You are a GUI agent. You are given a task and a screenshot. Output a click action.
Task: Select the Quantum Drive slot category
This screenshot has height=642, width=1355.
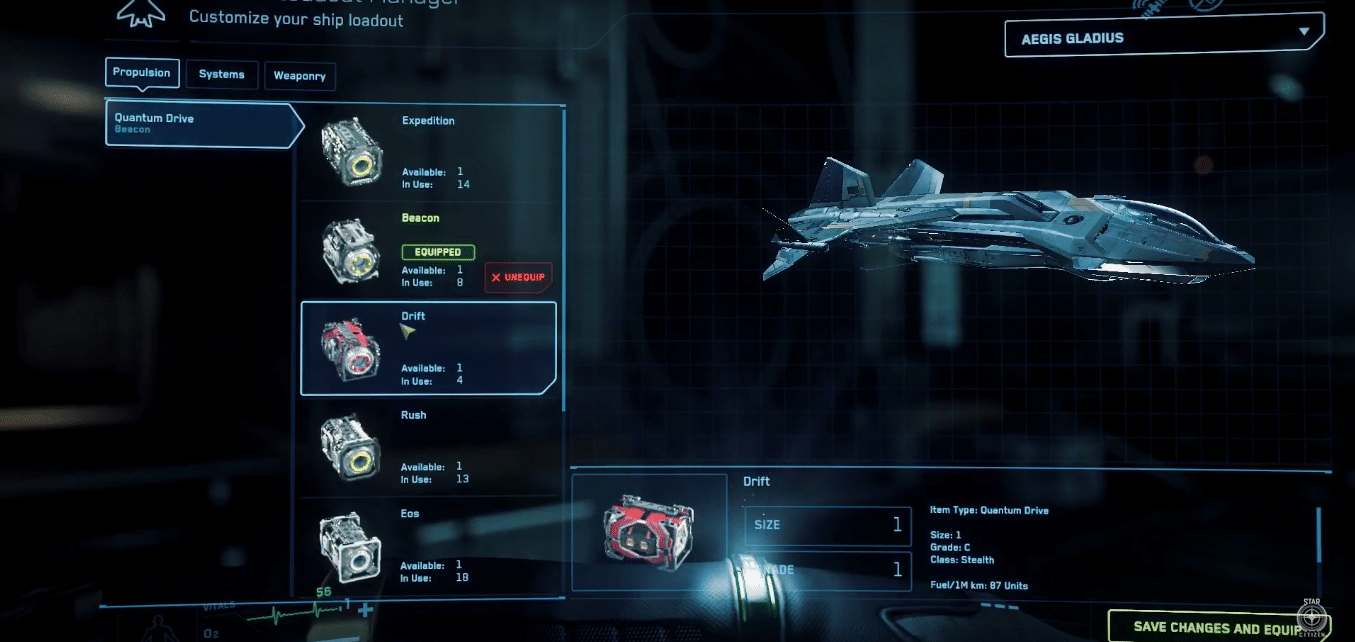pos(200,124)
